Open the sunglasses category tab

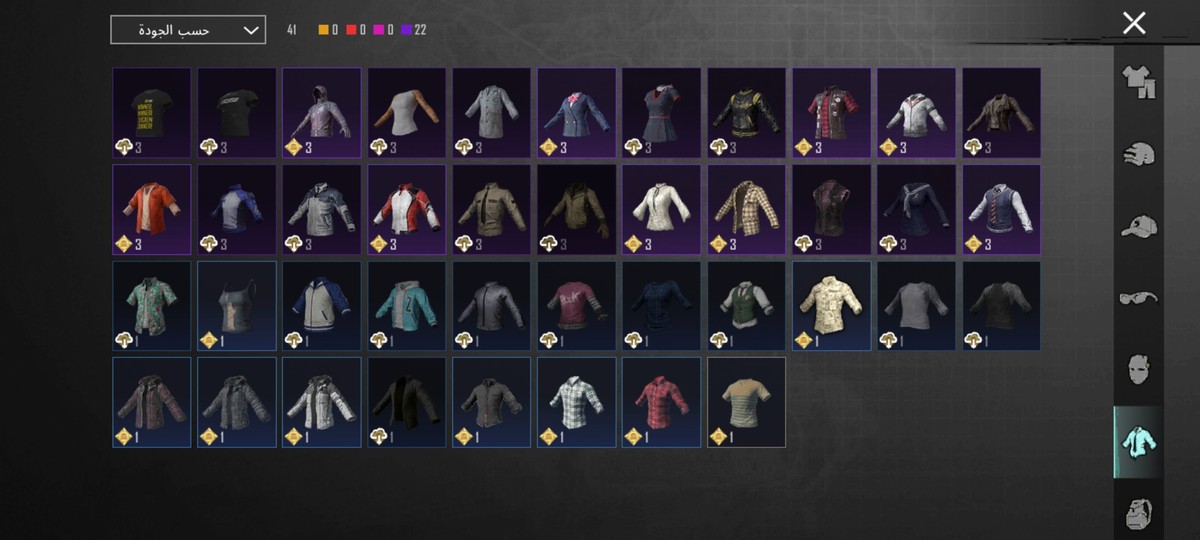tap(1138, 297)
